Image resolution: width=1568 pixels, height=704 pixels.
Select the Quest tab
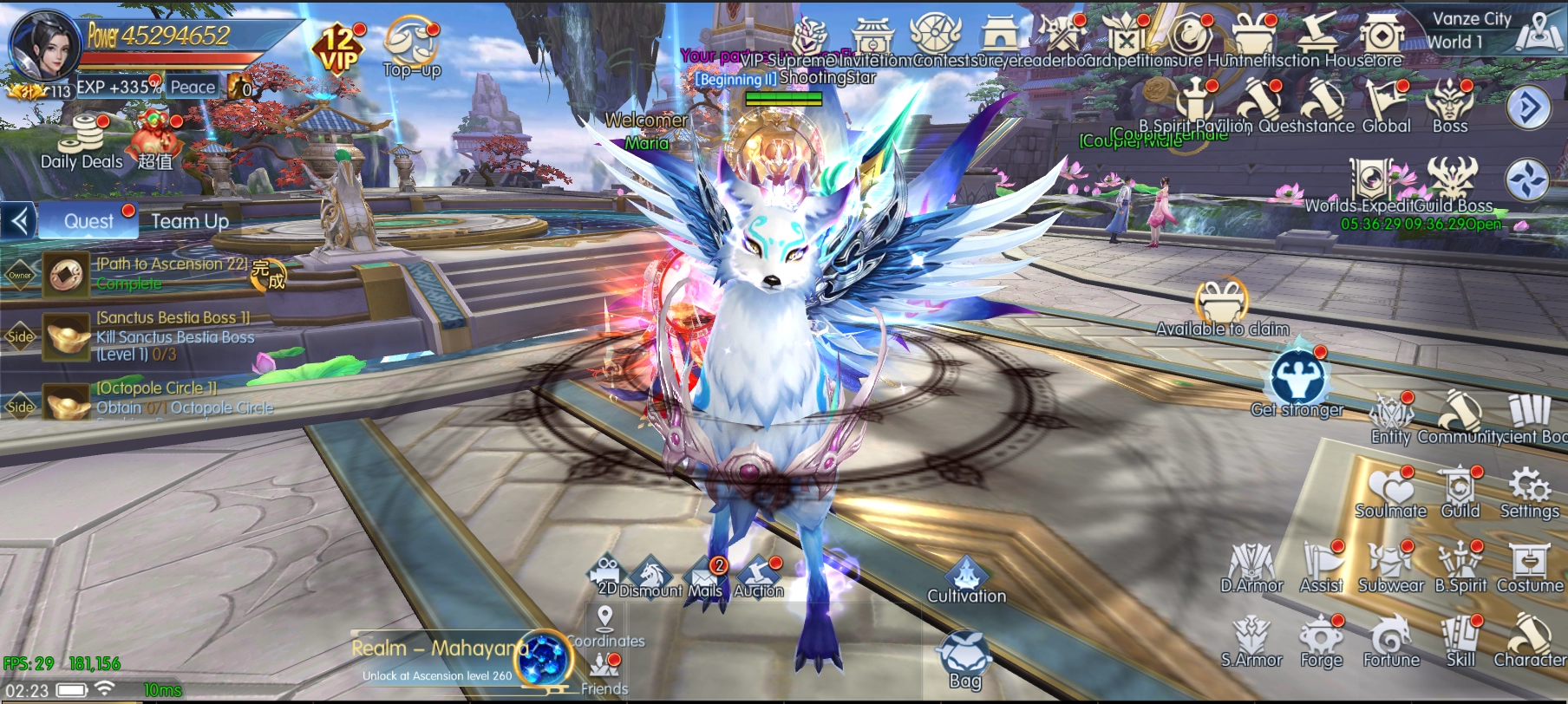coord(88,221)
